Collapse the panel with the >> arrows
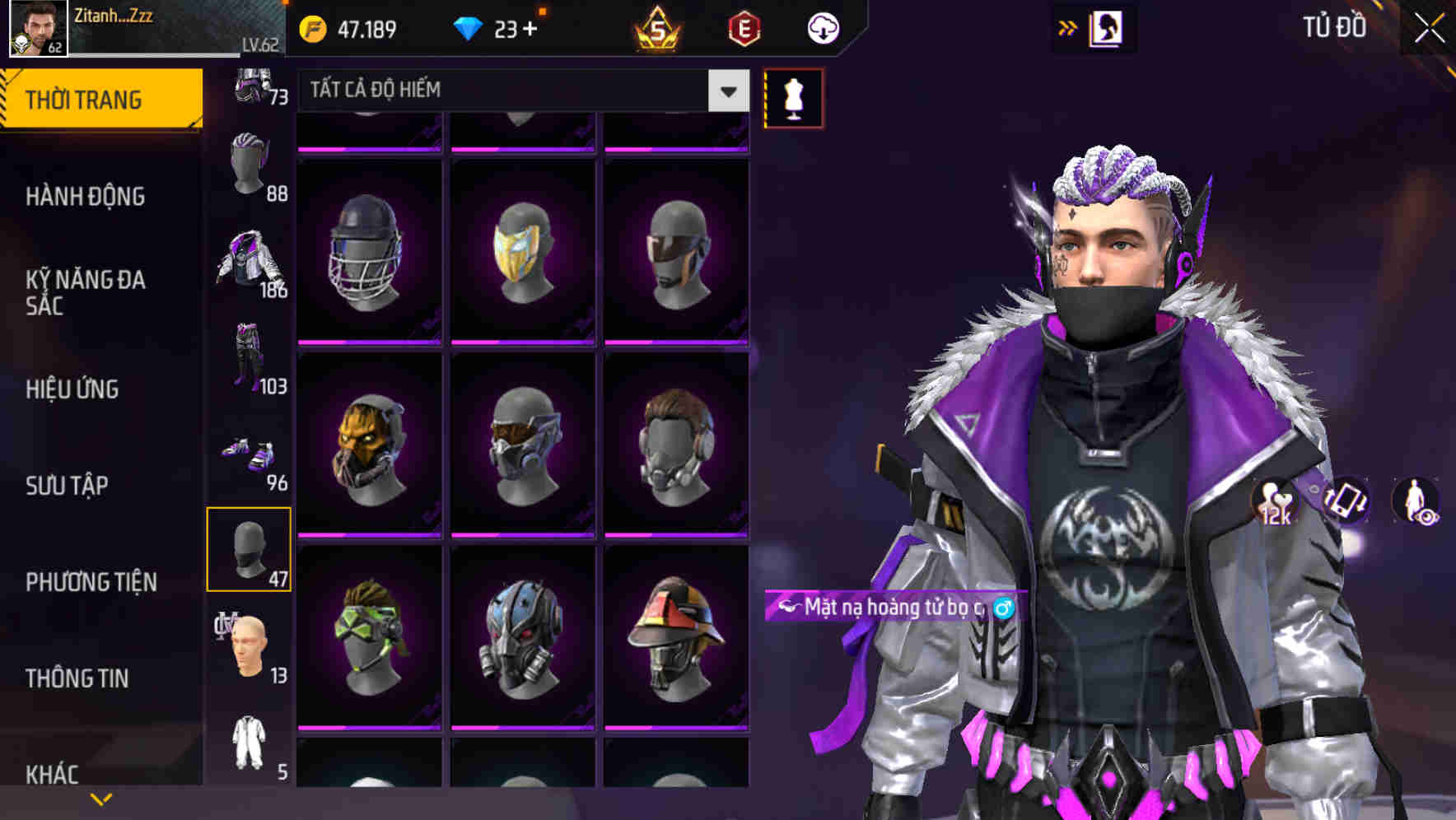1456x820 pixels. [1068, 27]
